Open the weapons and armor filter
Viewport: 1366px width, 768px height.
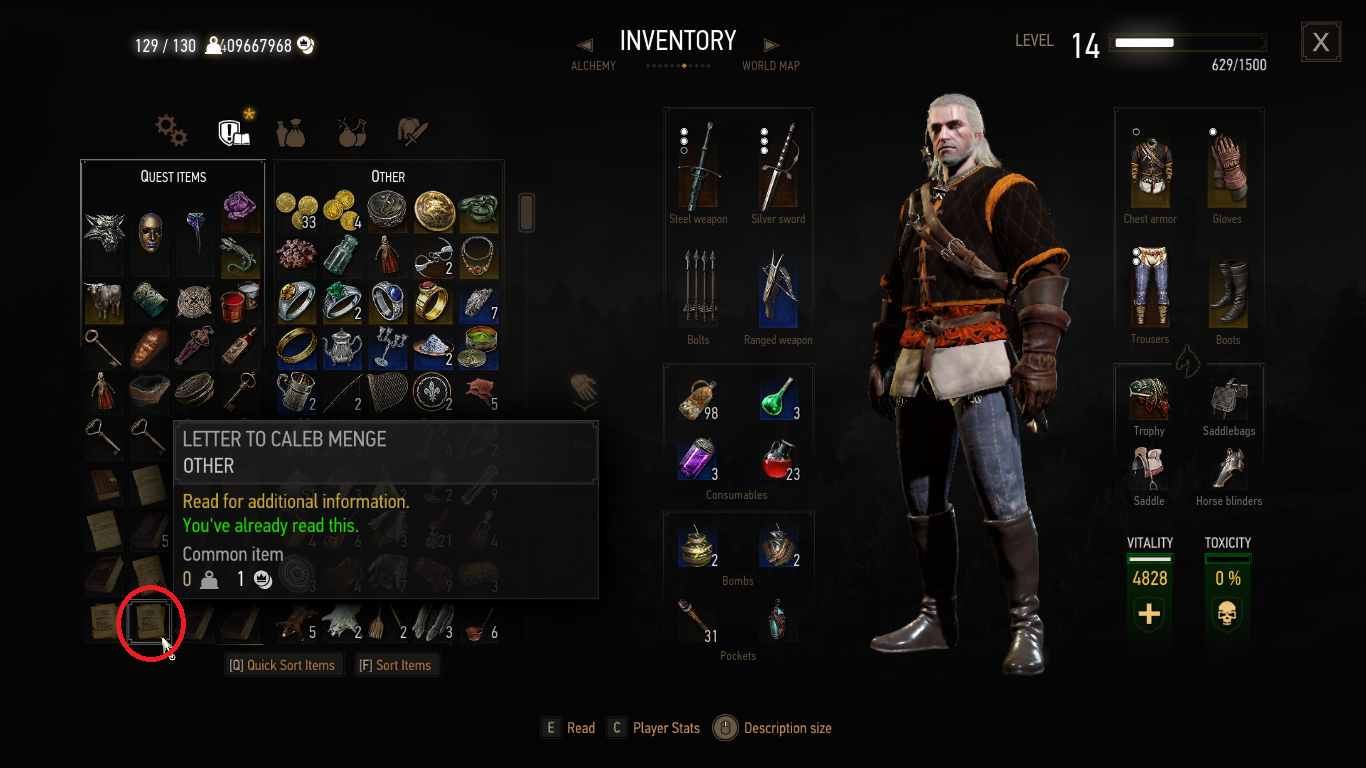[411, 130]
